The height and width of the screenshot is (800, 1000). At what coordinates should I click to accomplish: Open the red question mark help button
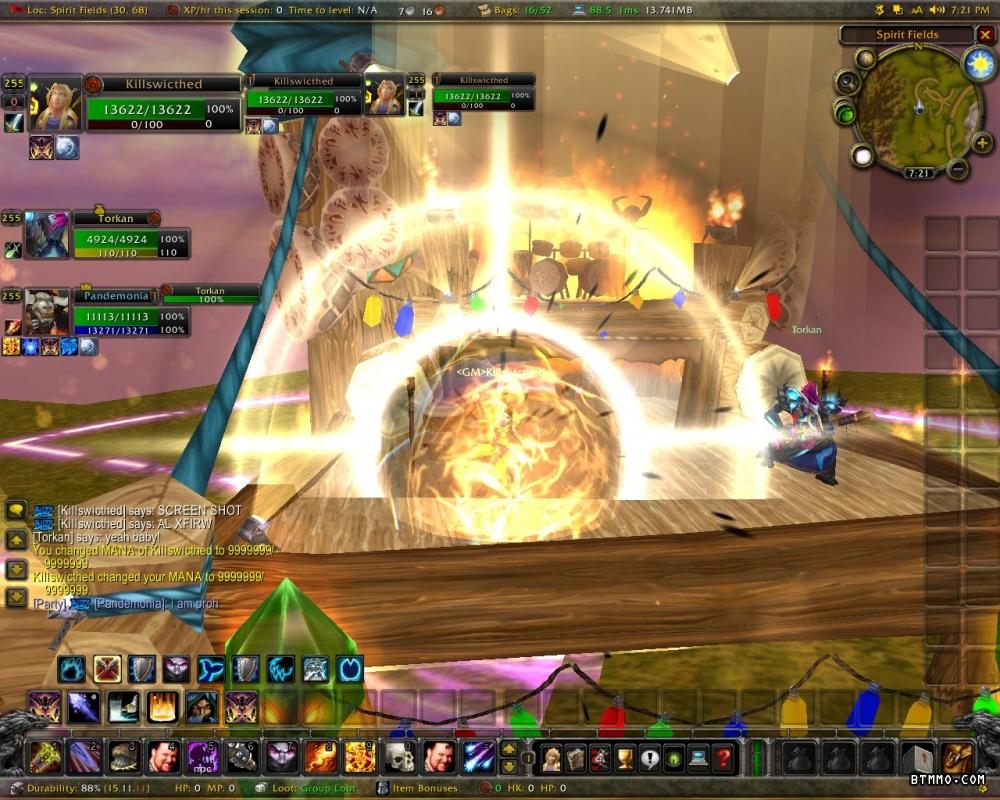[722, 758]
